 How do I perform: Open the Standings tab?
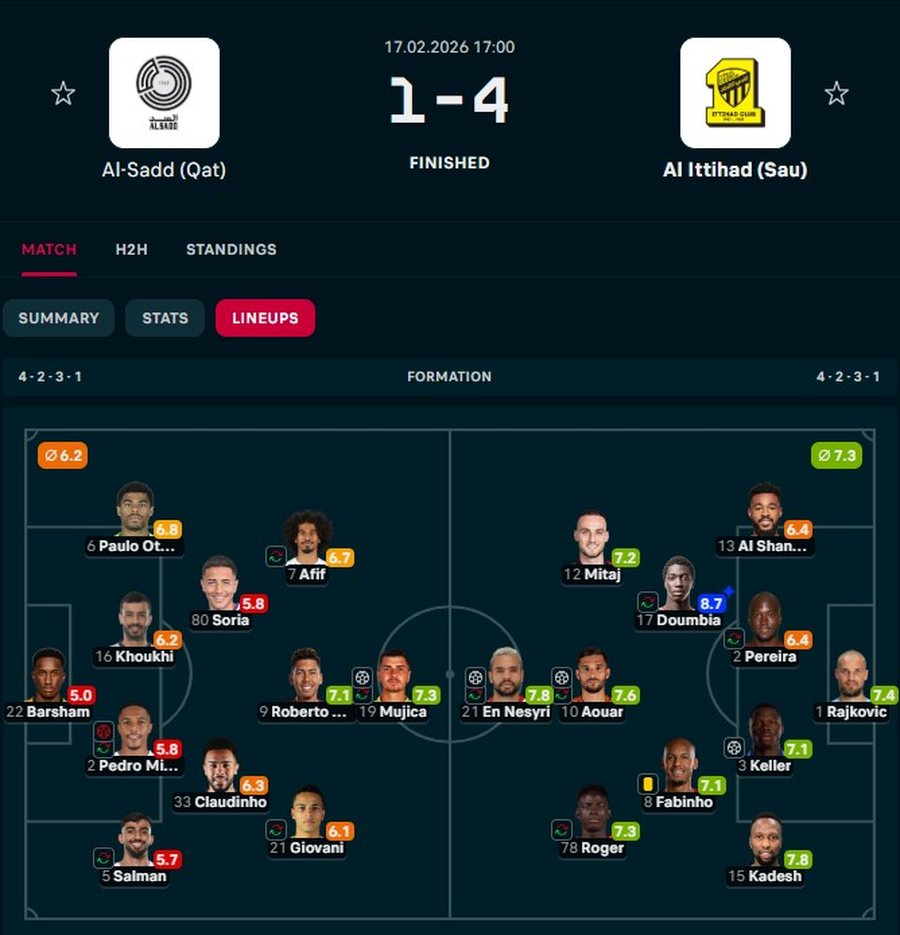231,249
